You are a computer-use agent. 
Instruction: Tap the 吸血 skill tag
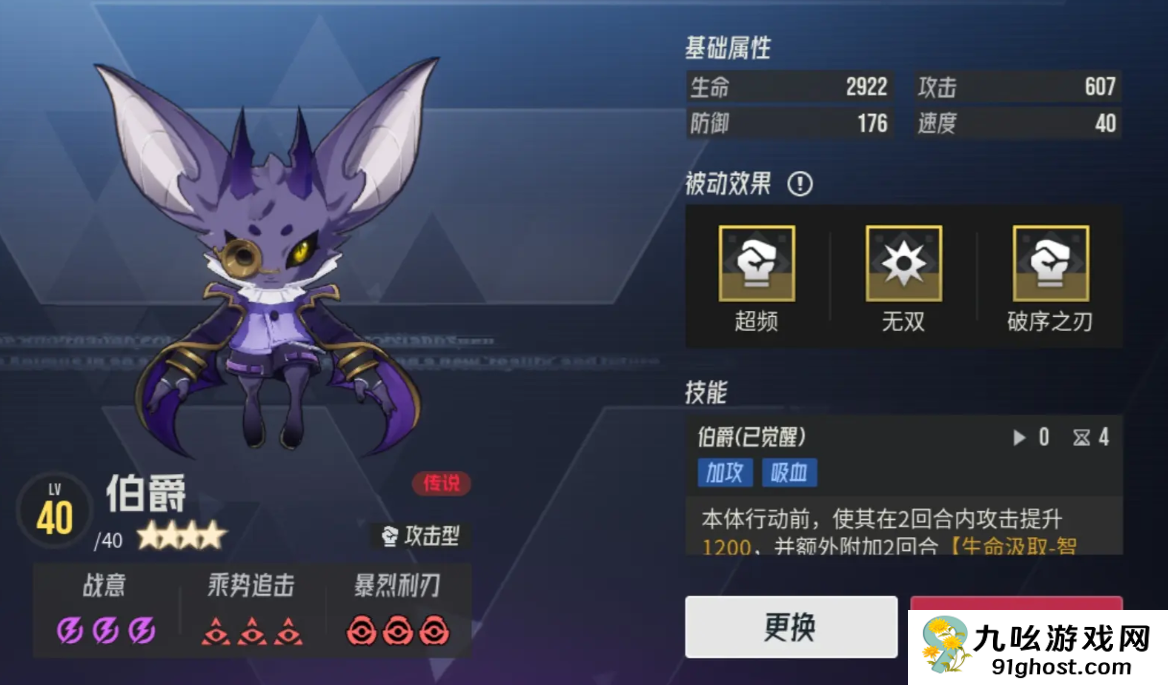[790, 472]
